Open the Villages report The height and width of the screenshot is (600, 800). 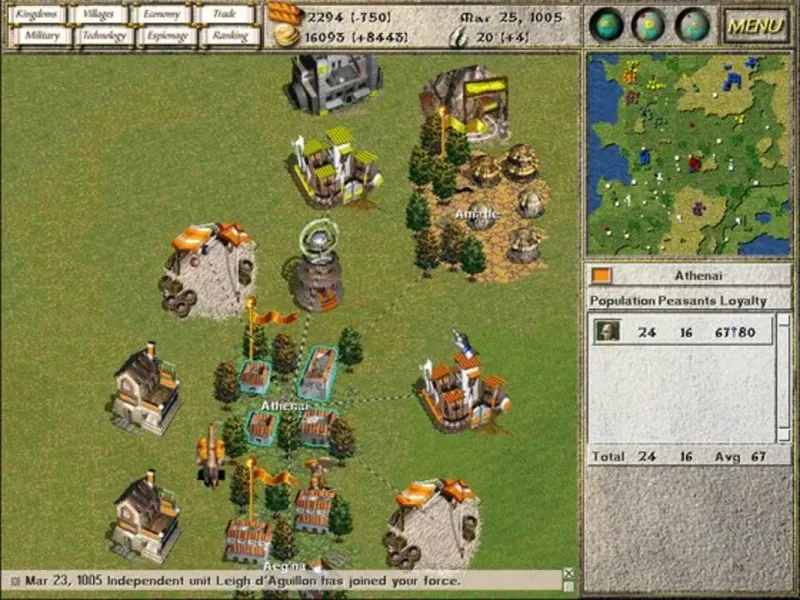point(100,14)
